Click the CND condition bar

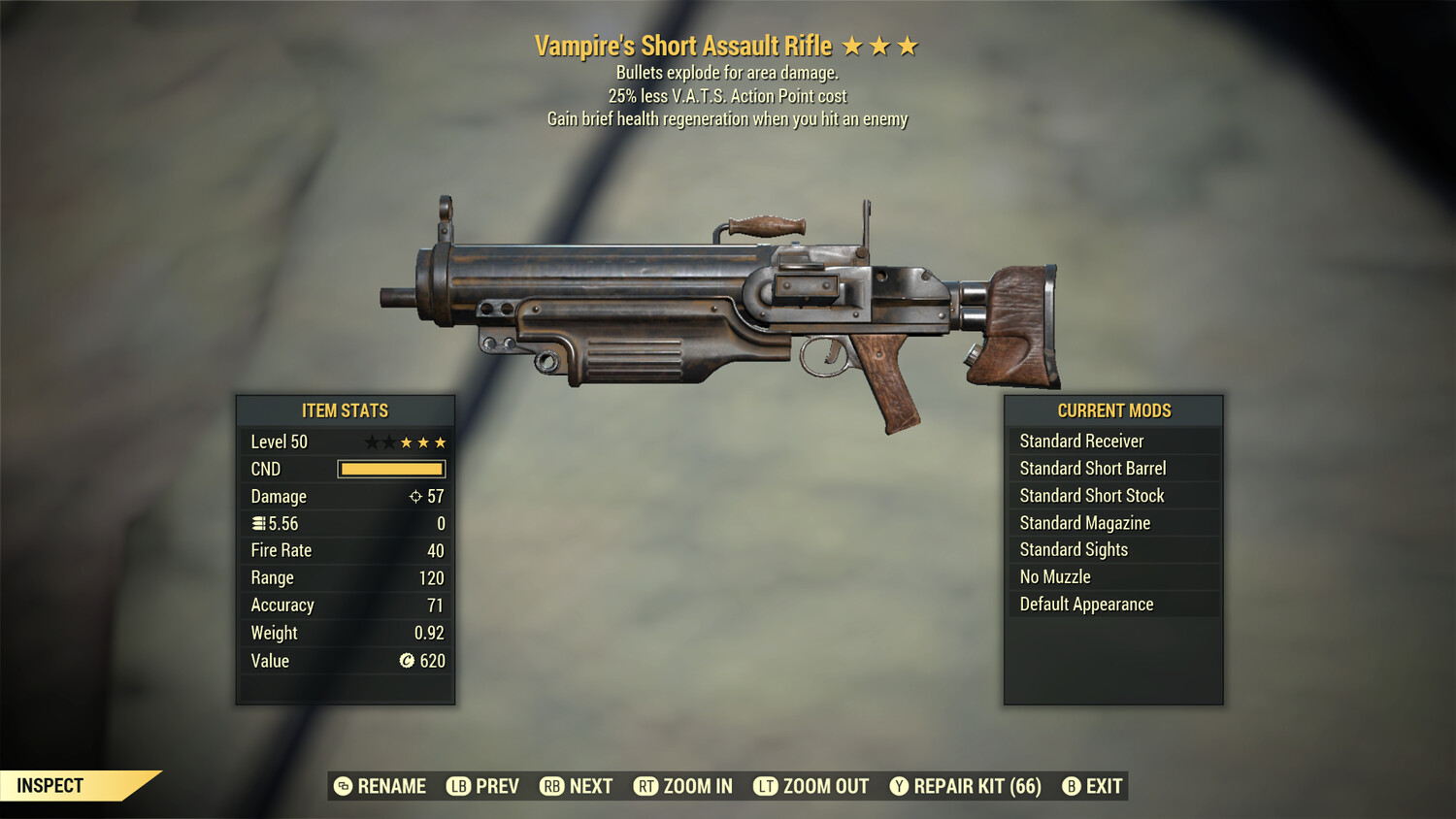point(391,469)
